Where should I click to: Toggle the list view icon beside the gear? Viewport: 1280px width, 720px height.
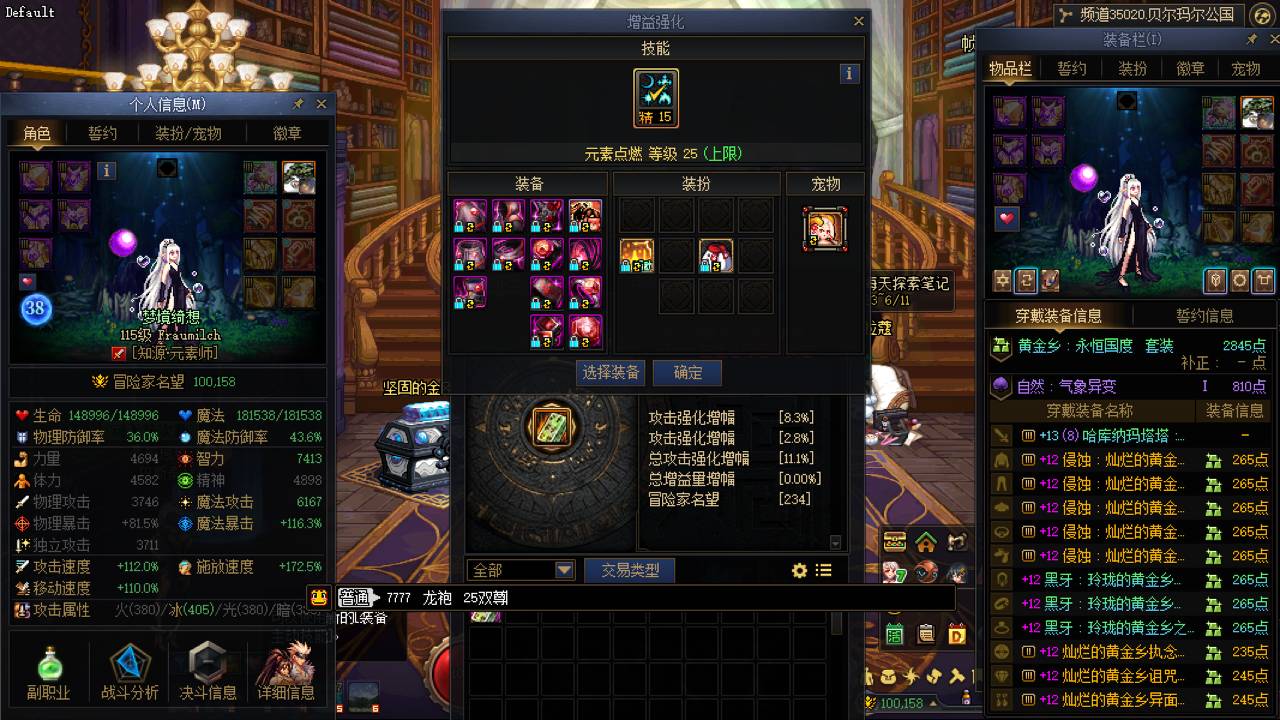pyautogui.click(x=823, y=570)
